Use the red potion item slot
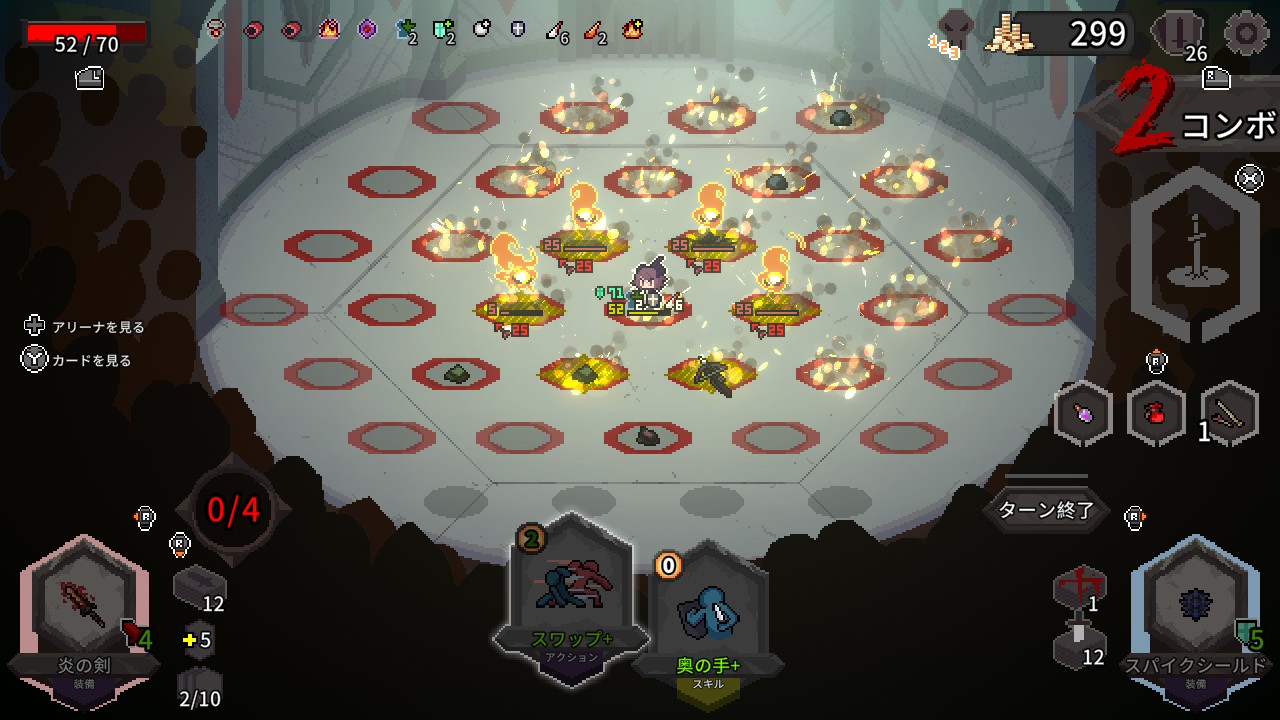 coord(1156,413)
